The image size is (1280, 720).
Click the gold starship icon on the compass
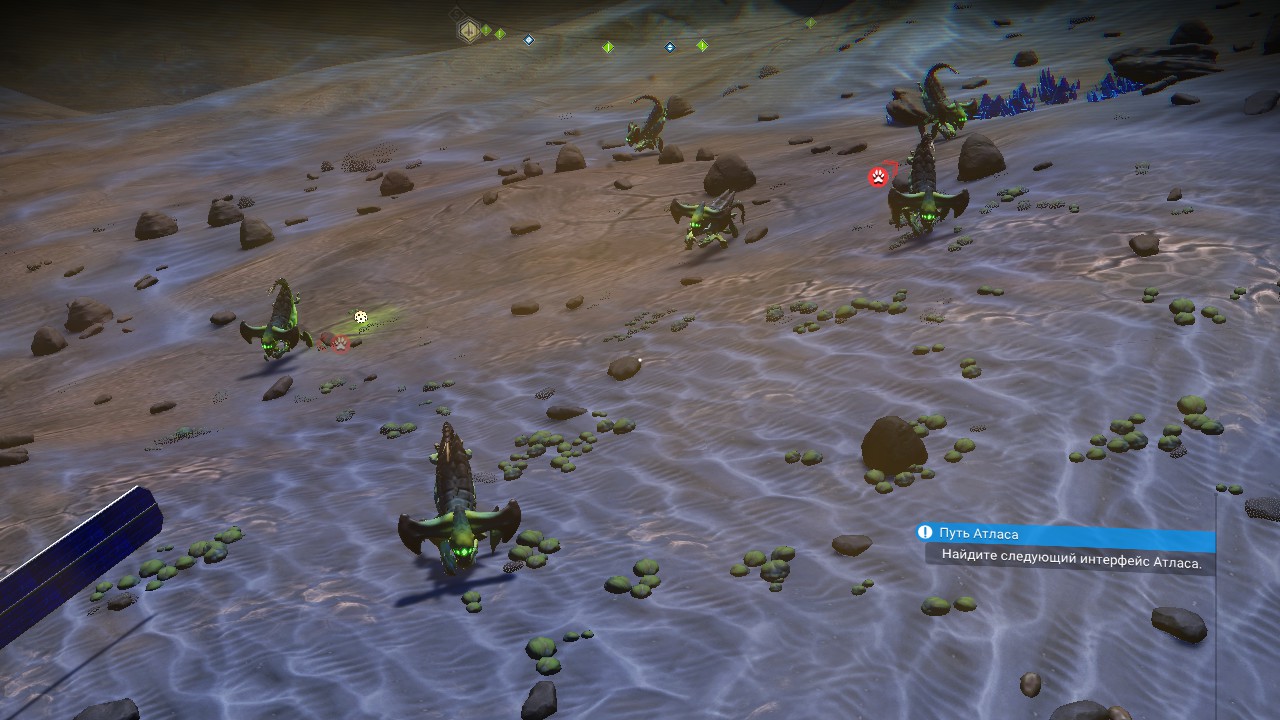point(467,31)
